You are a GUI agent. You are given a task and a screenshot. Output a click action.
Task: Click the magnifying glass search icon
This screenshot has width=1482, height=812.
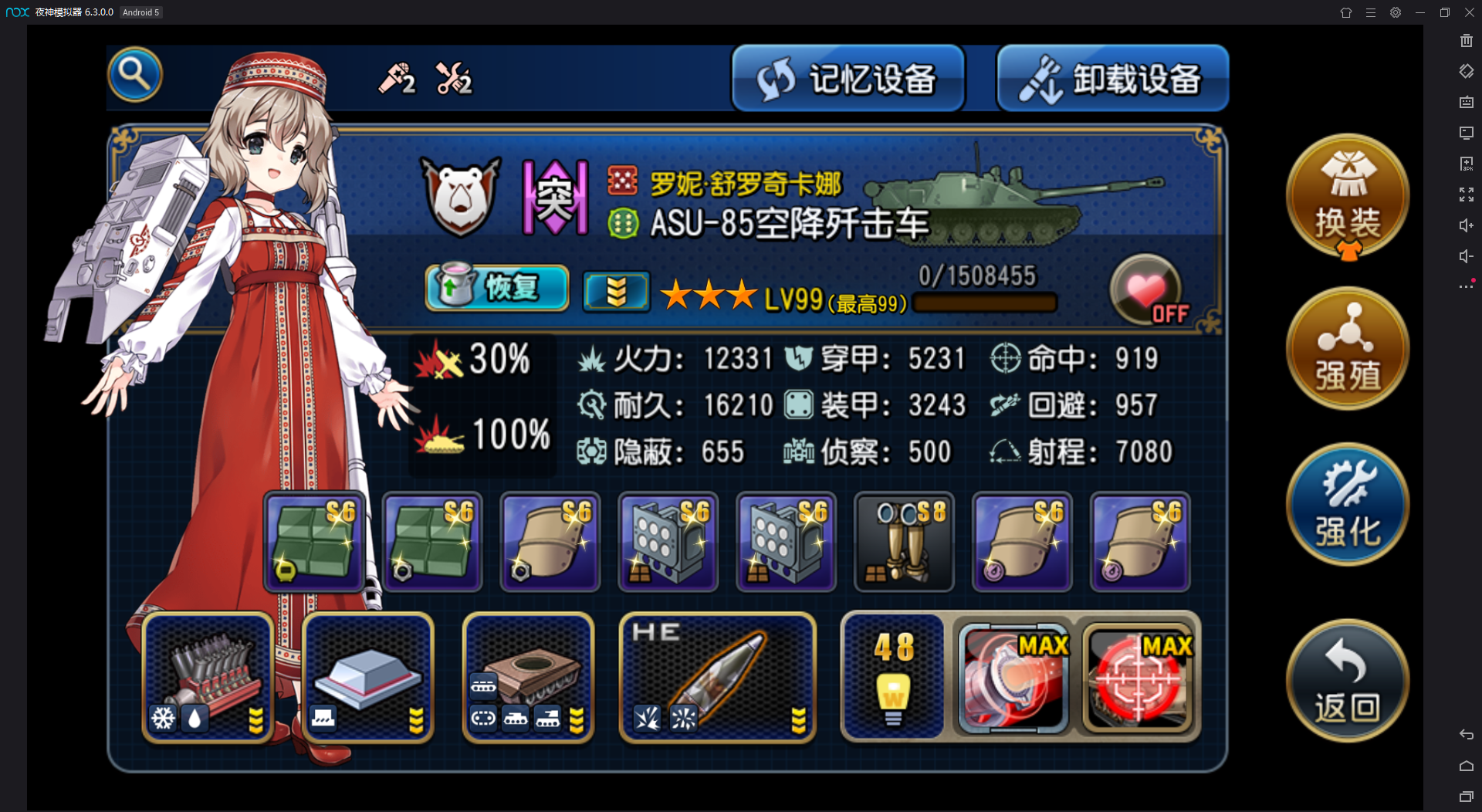point(135,74)
